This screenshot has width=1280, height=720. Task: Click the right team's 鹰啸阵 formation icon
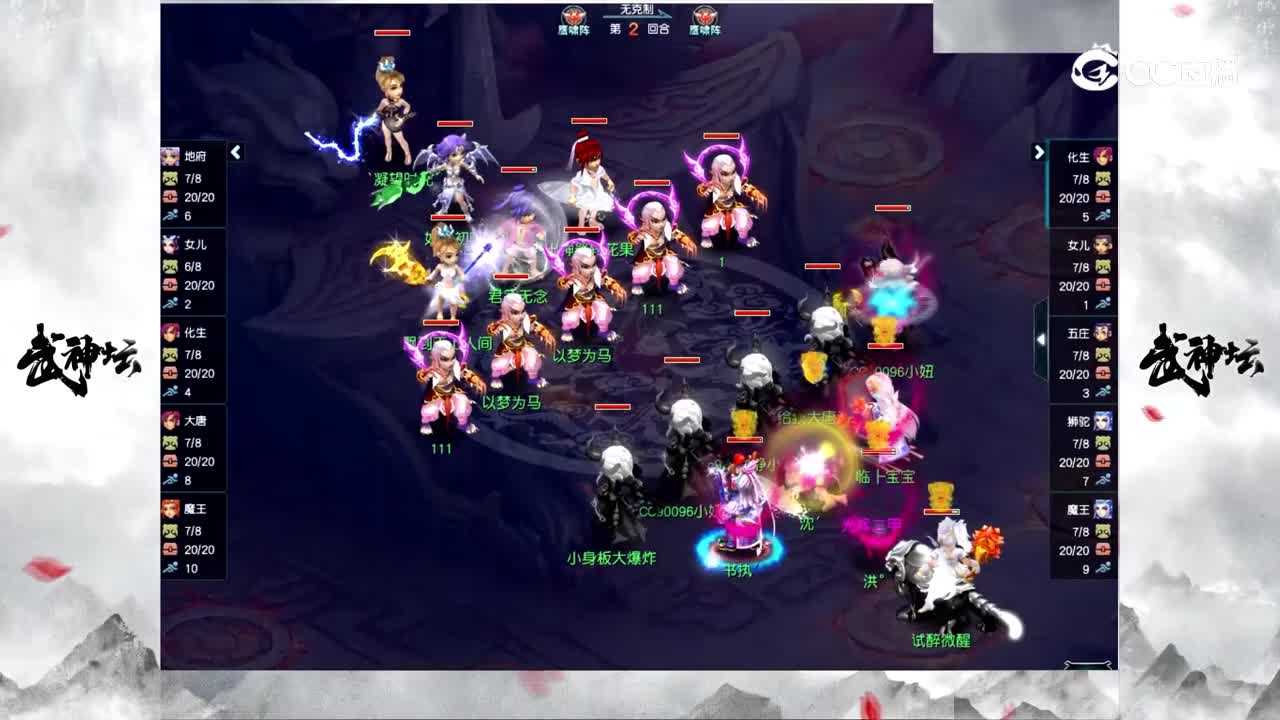pyautogui.click(x=705, y=15)
